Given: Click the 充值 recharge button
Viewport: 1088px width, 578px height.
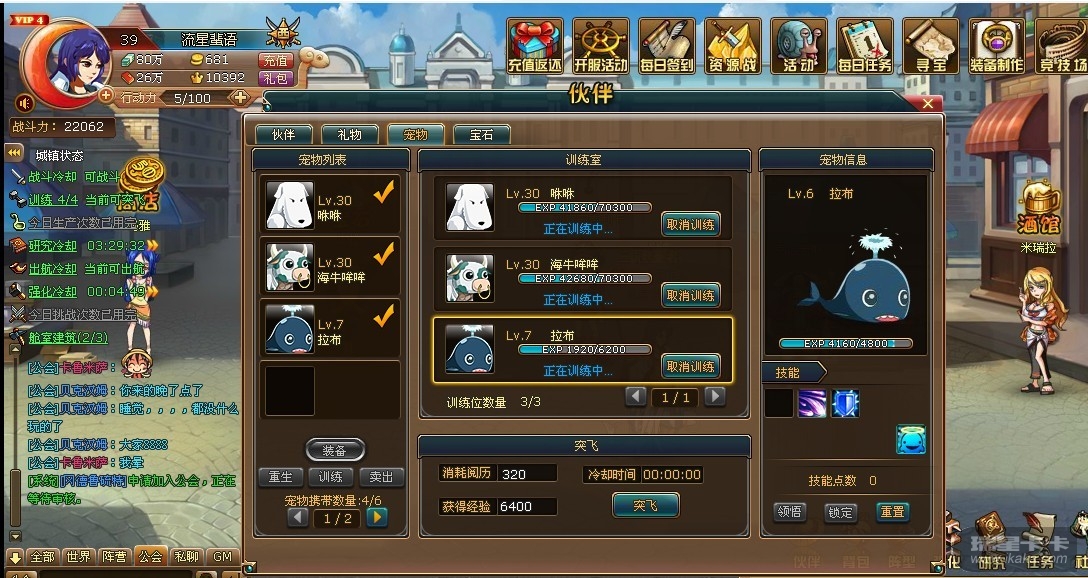Looking at the screenshot, I should point(274,60).
